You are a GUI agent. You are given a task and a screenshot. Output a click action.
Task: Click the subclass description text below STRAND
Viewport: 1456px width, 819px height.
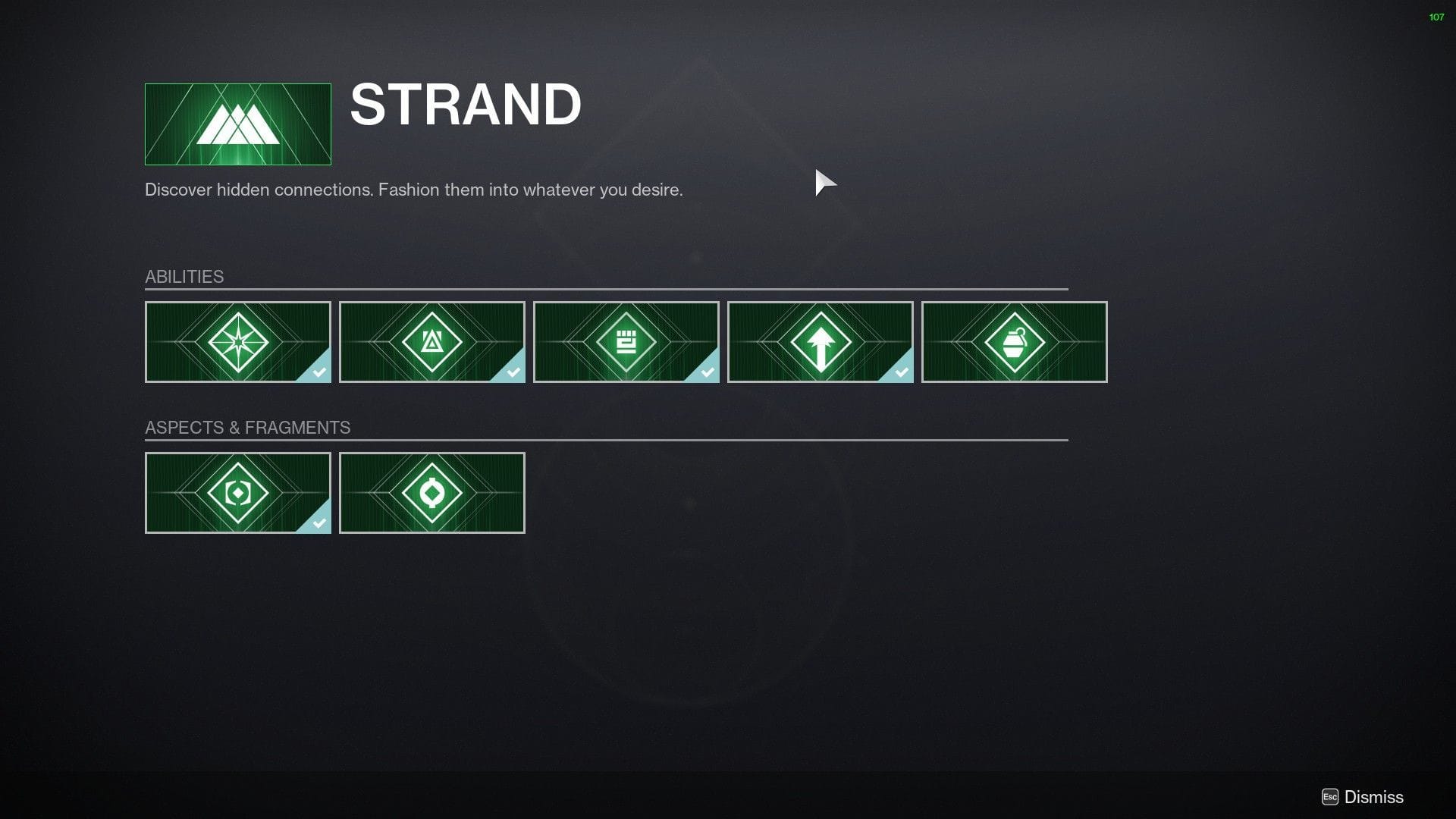413,190
